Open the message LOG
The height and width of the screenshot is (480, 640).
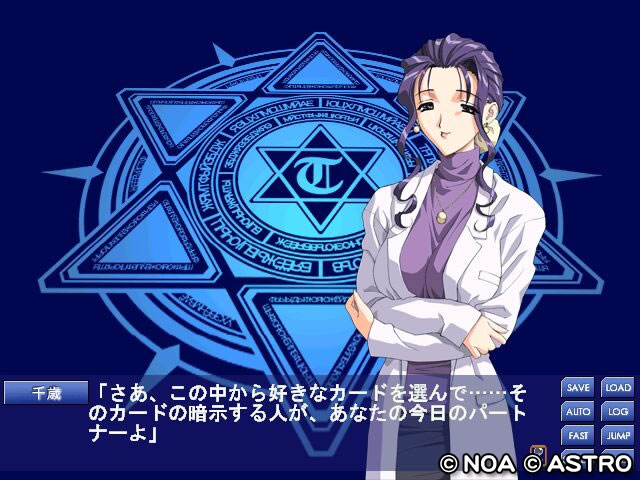click(617, 412)
